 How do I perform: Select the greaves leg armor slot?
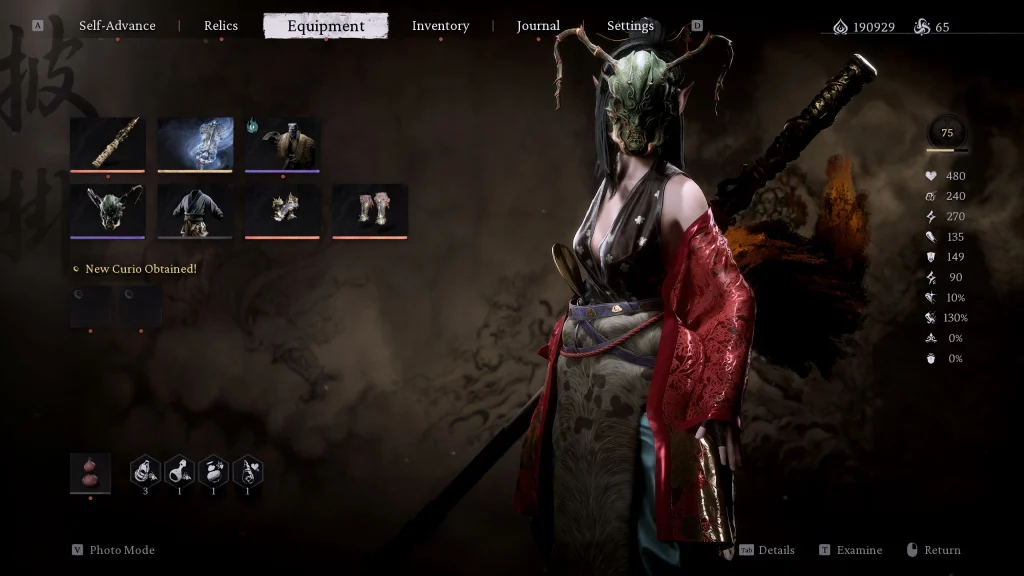(370, 210)
